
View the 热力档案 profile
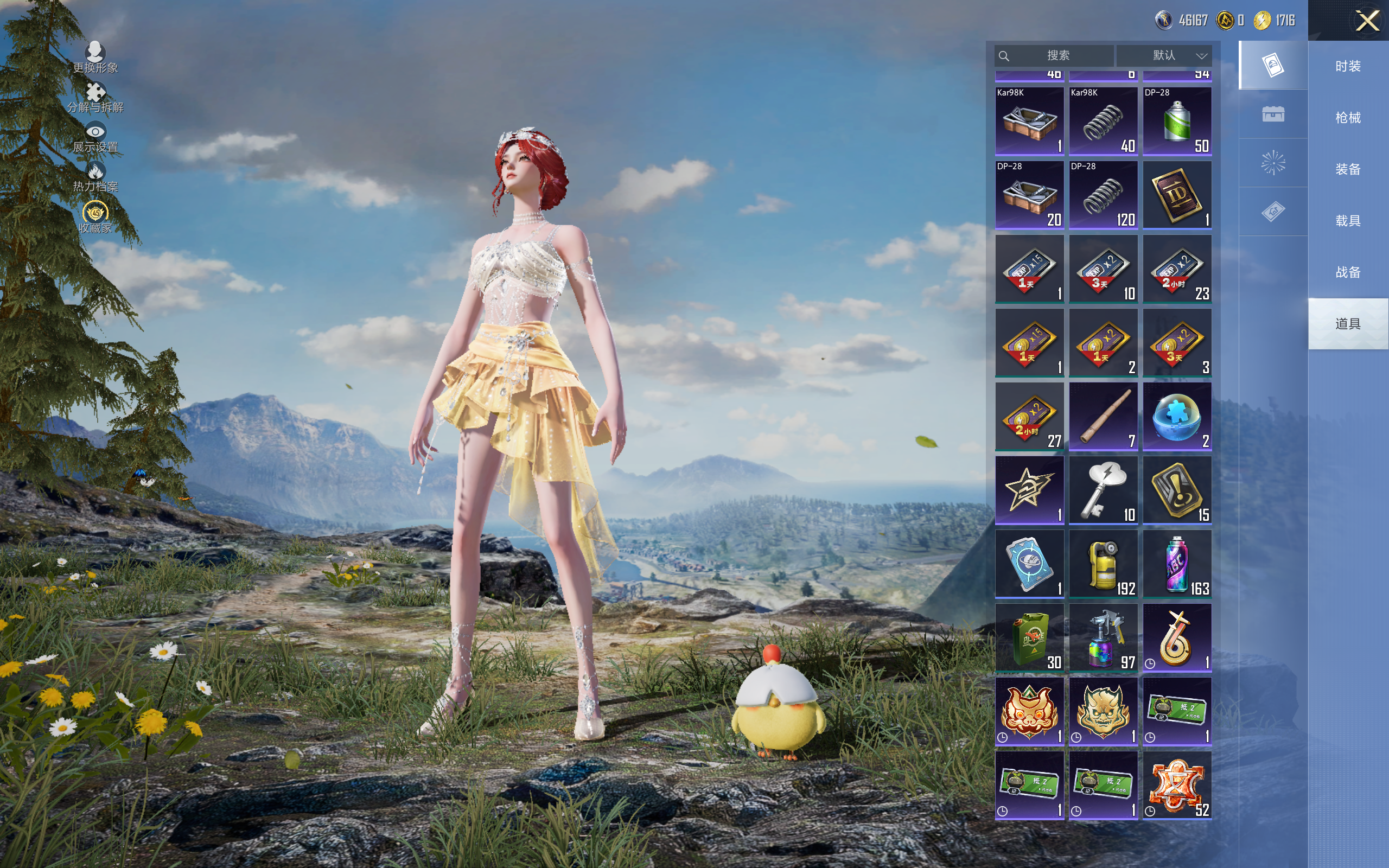95,176
